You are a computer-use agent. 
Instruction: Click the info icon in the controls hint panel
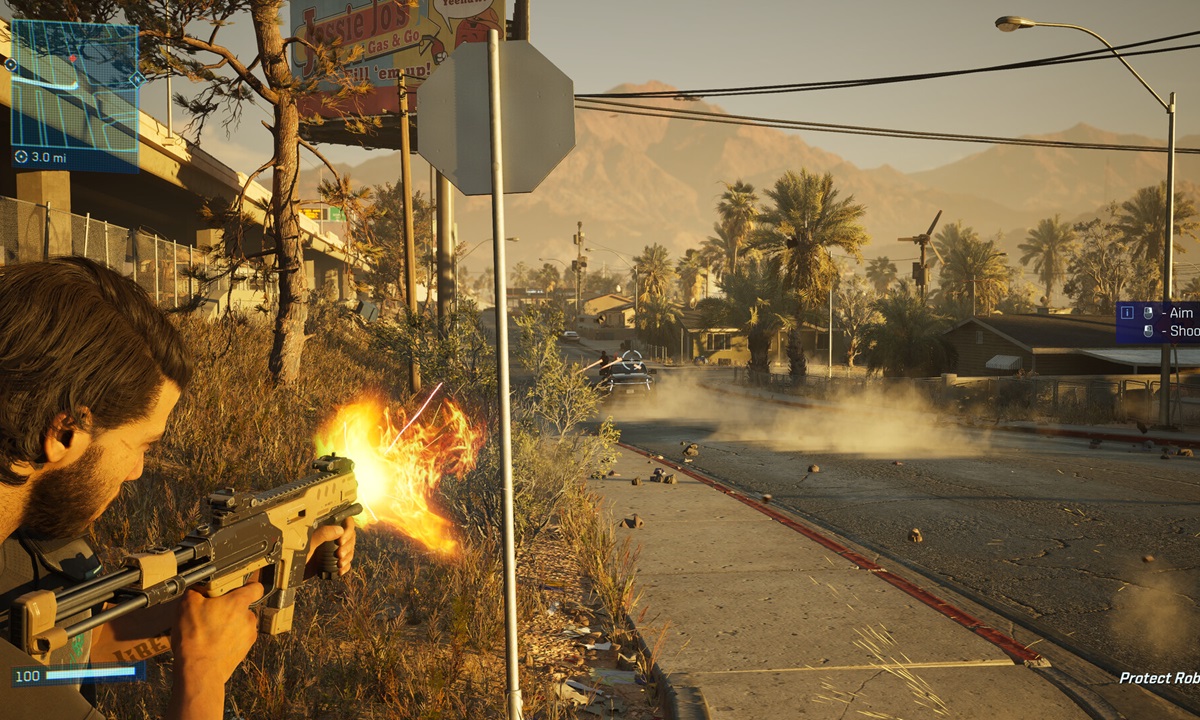pyautogui.click(x=1127, y=313)
